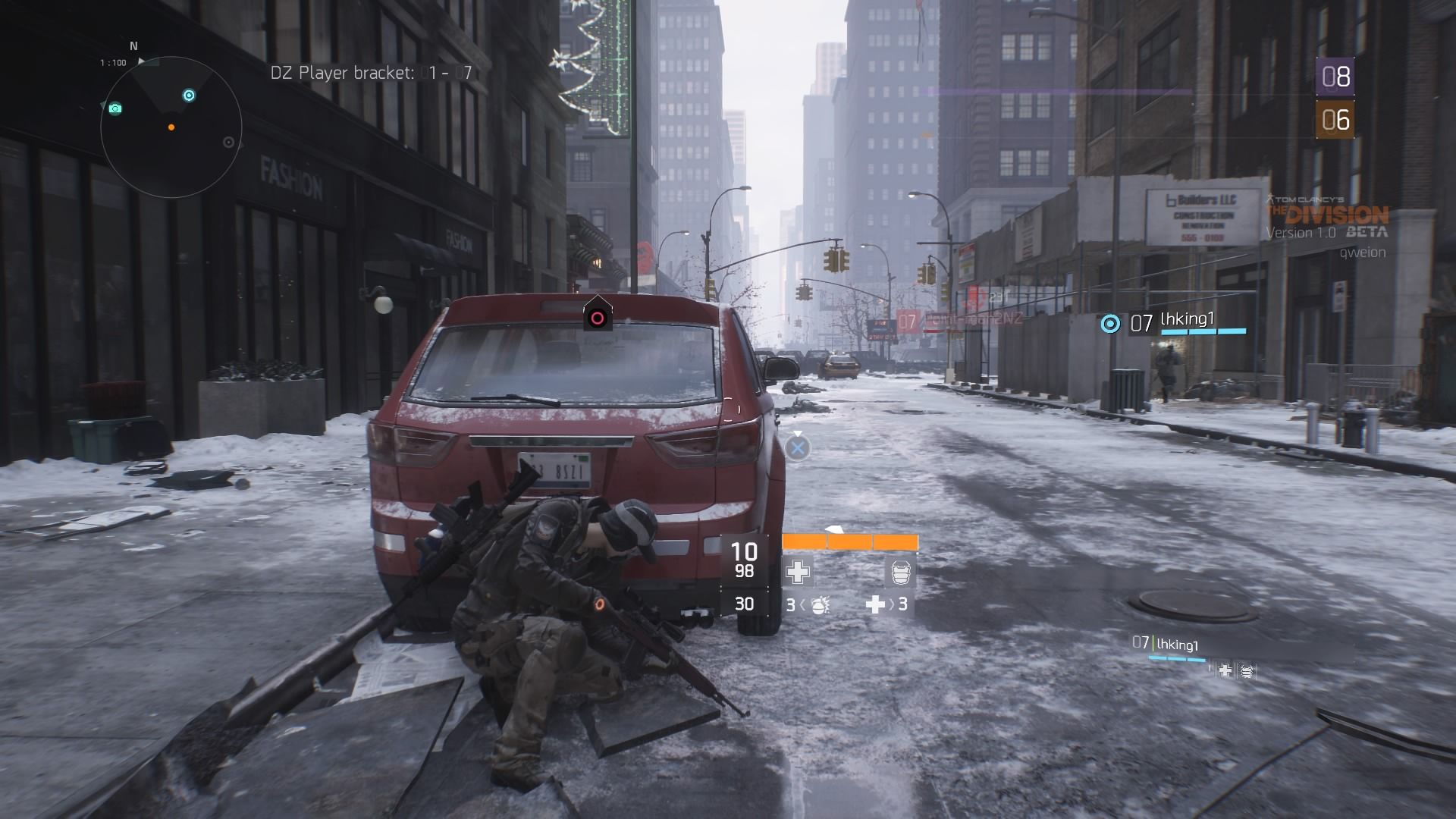
Task: Select the blue circle marker beside lhking1
Action: (x=1110, y=324)
